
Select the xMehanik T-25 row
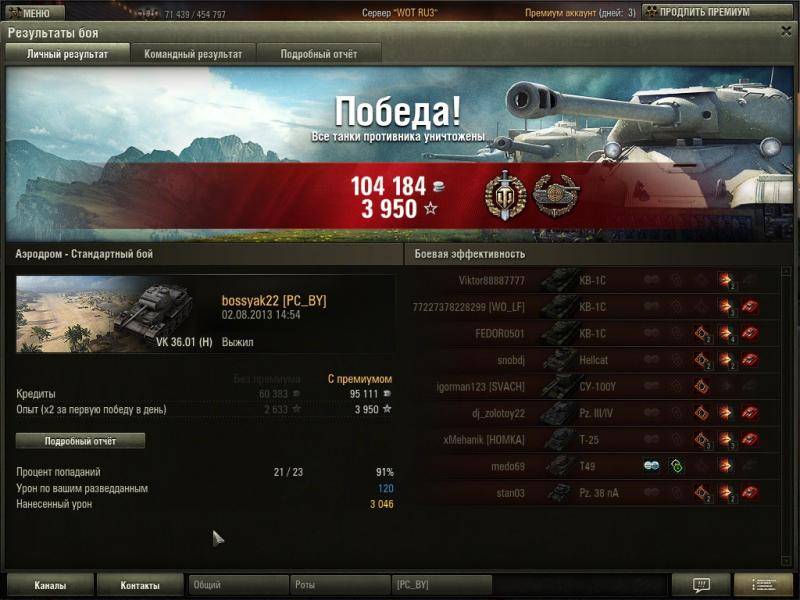click(x=590, y=439)
